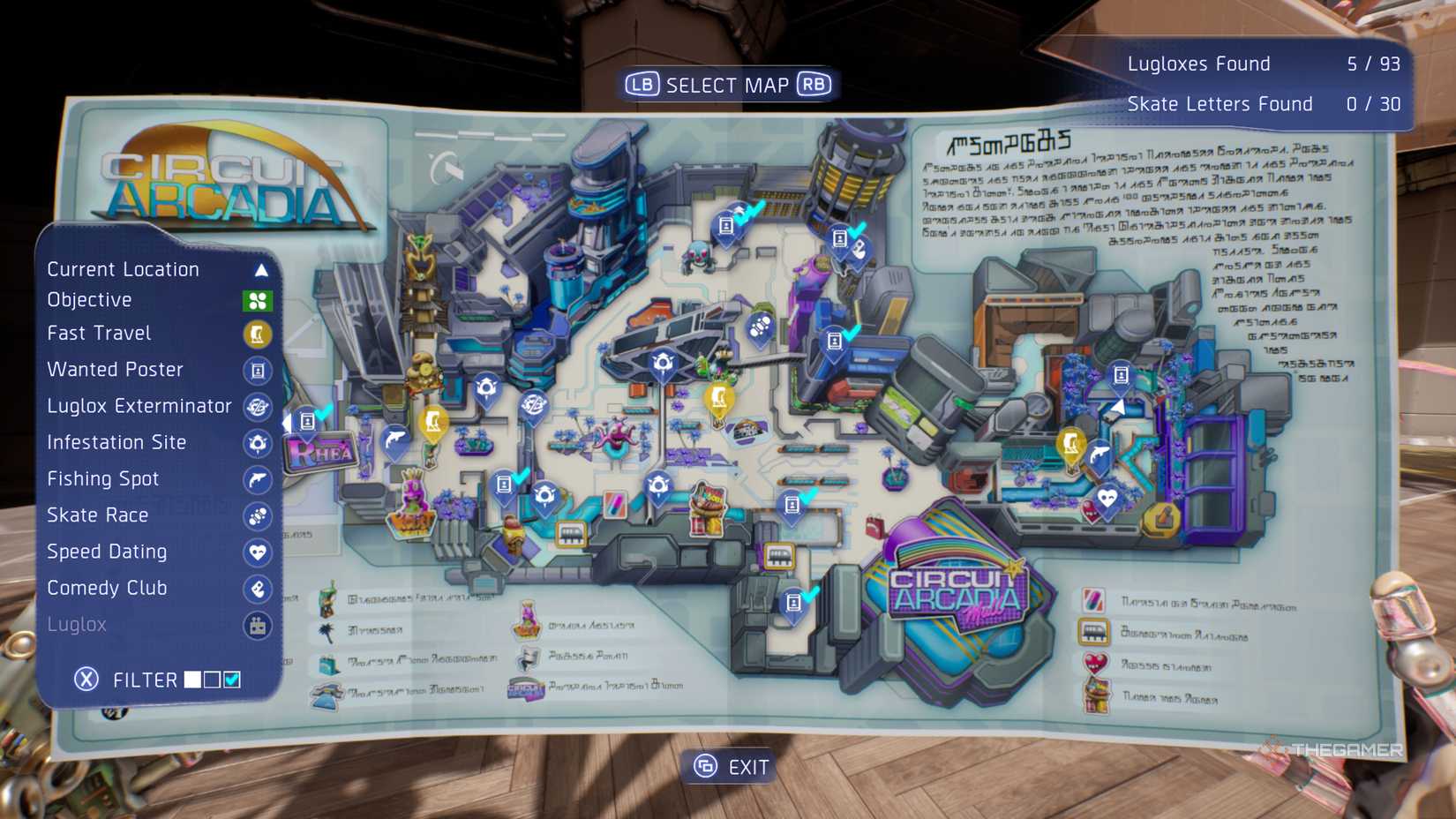
Task: Click the Comedy Club icon
Action: point(257,589)
